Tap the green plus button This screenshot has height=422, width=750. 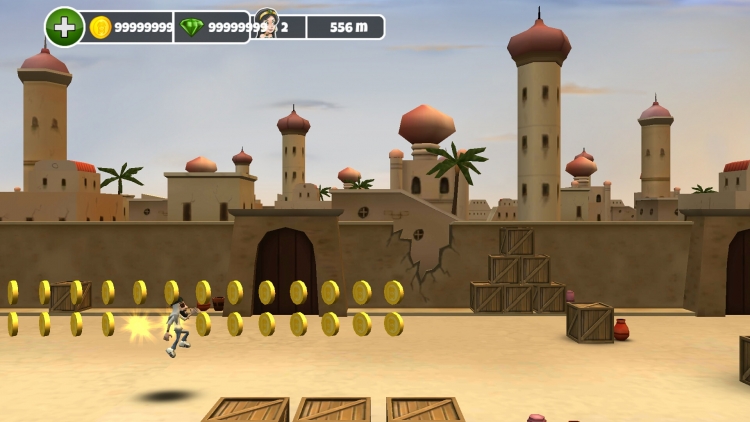pos(64,27)
